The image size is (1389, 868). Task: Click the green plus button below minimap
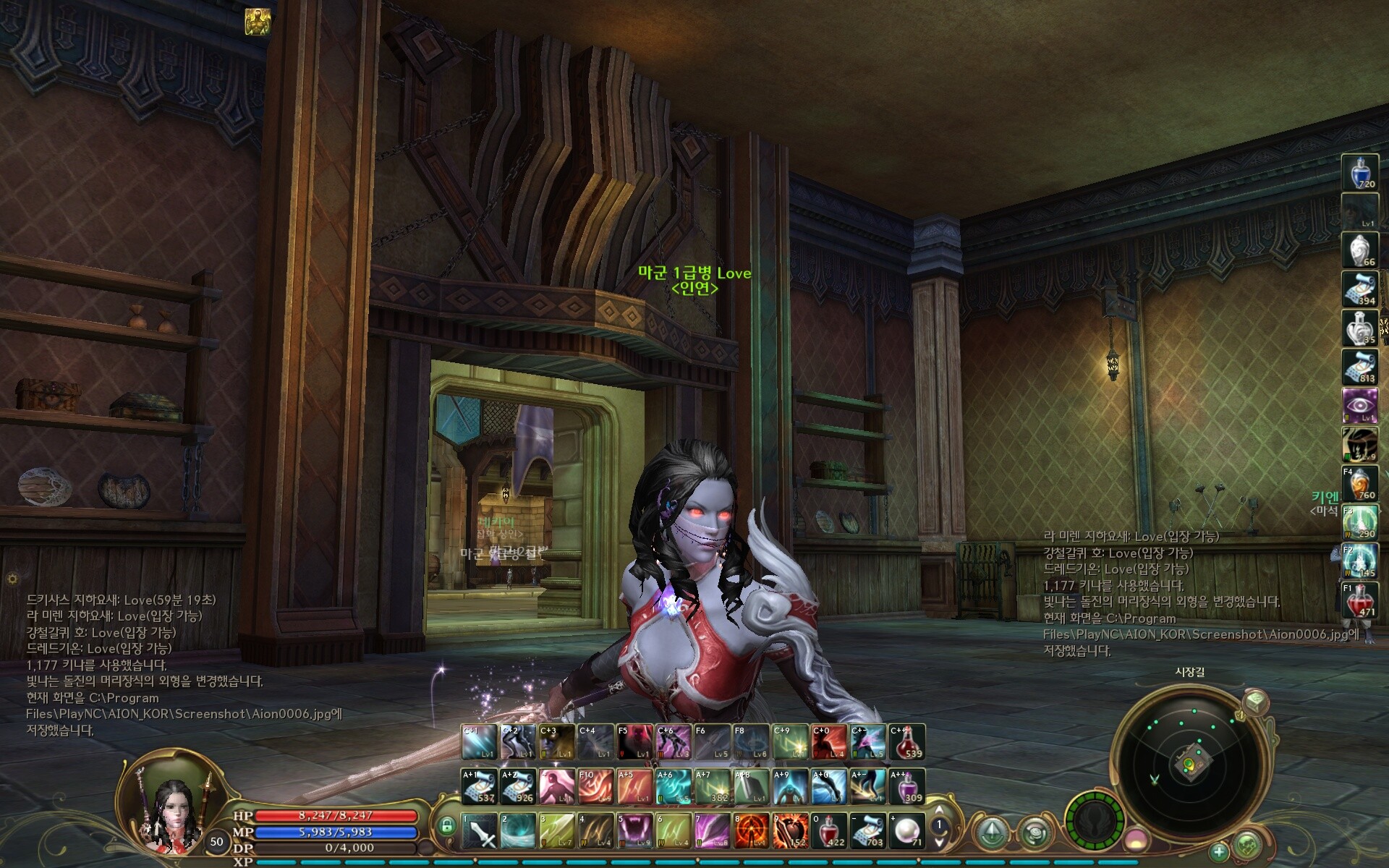point(1219,852)
